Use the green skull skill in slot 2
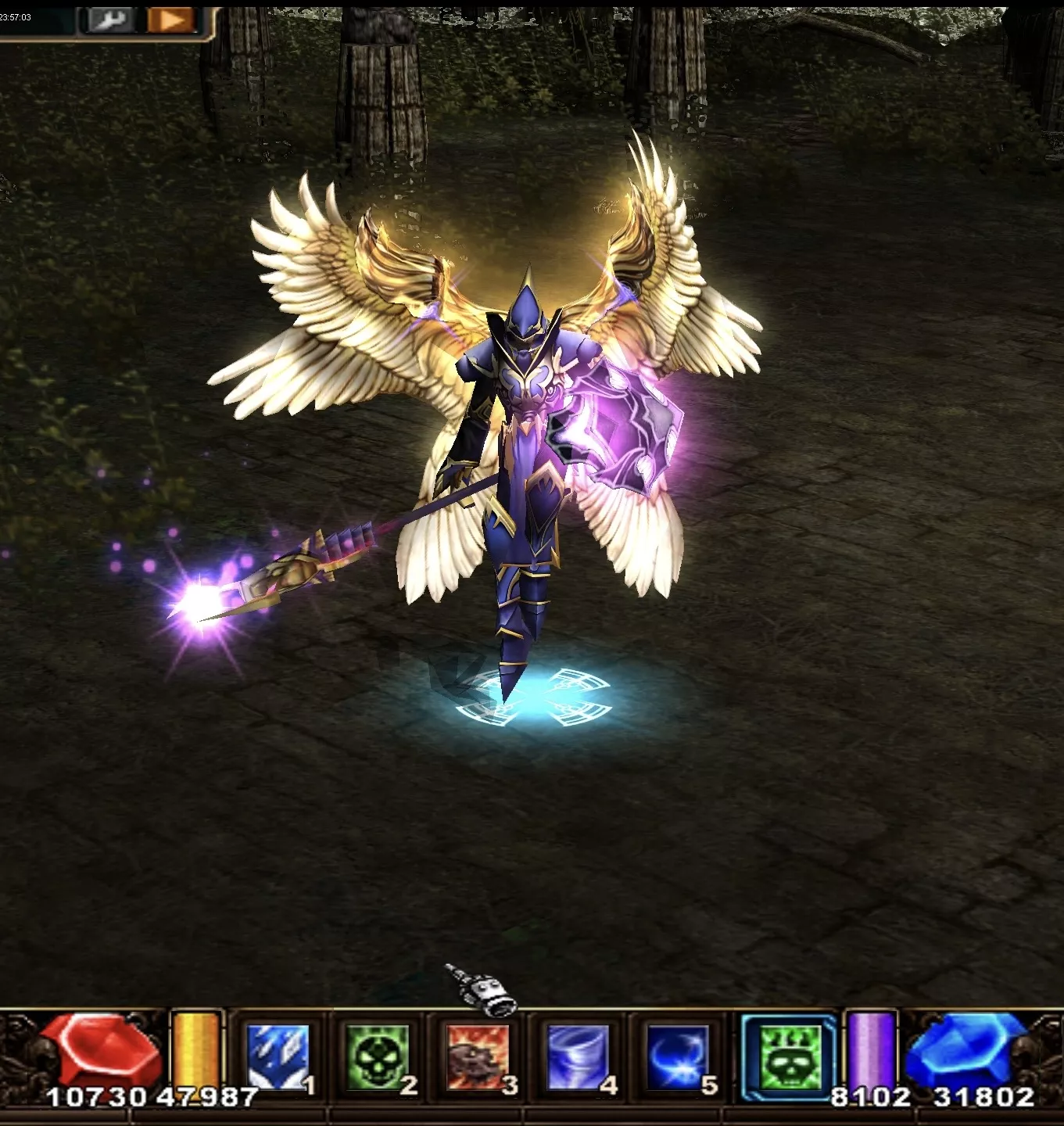This screenshot has height=1126, width=1064. click(378, 1057)
